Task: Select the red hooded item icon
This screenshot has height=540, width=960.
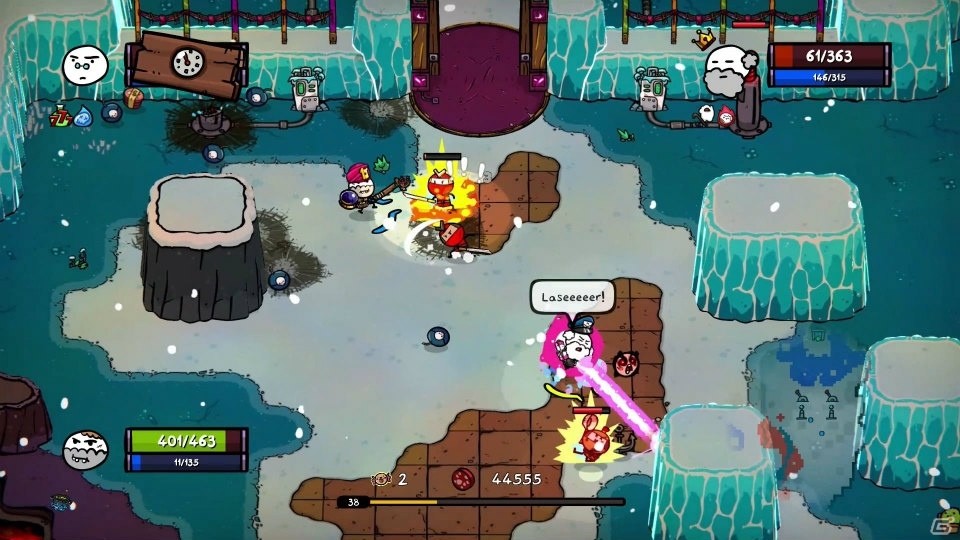Action: click(x=725, y=116)
